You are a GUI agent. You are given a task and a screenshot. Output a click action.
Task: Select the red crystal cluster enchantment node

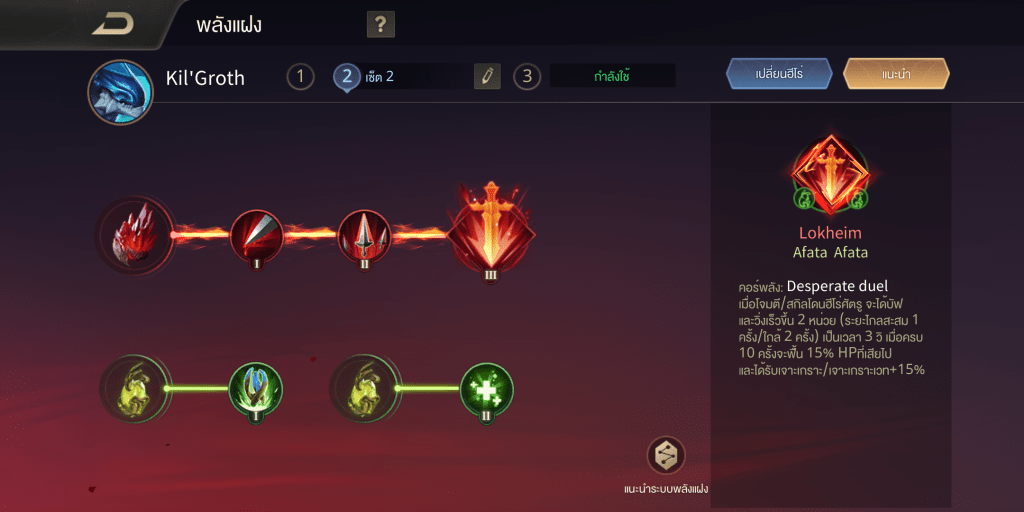point(136,236)
